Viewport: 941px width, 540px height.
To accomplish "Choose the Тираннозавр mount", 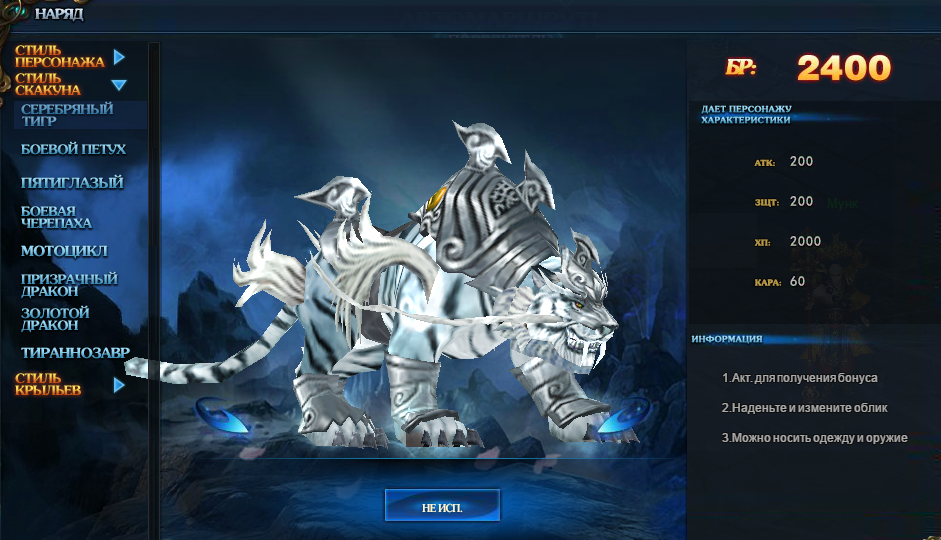I will pos(75,352).
